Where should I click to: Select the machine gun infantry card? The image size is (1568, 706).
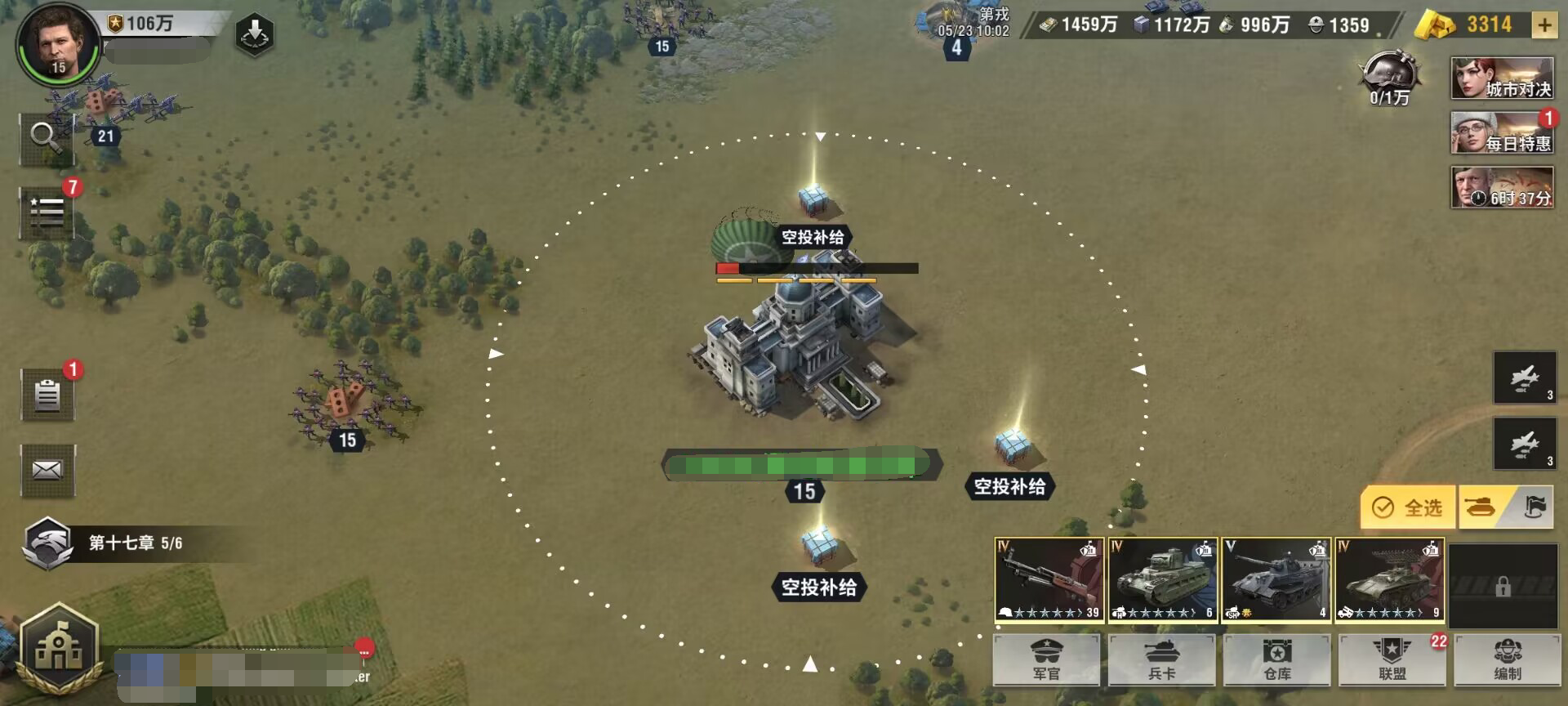click(x=1049, y=579)
